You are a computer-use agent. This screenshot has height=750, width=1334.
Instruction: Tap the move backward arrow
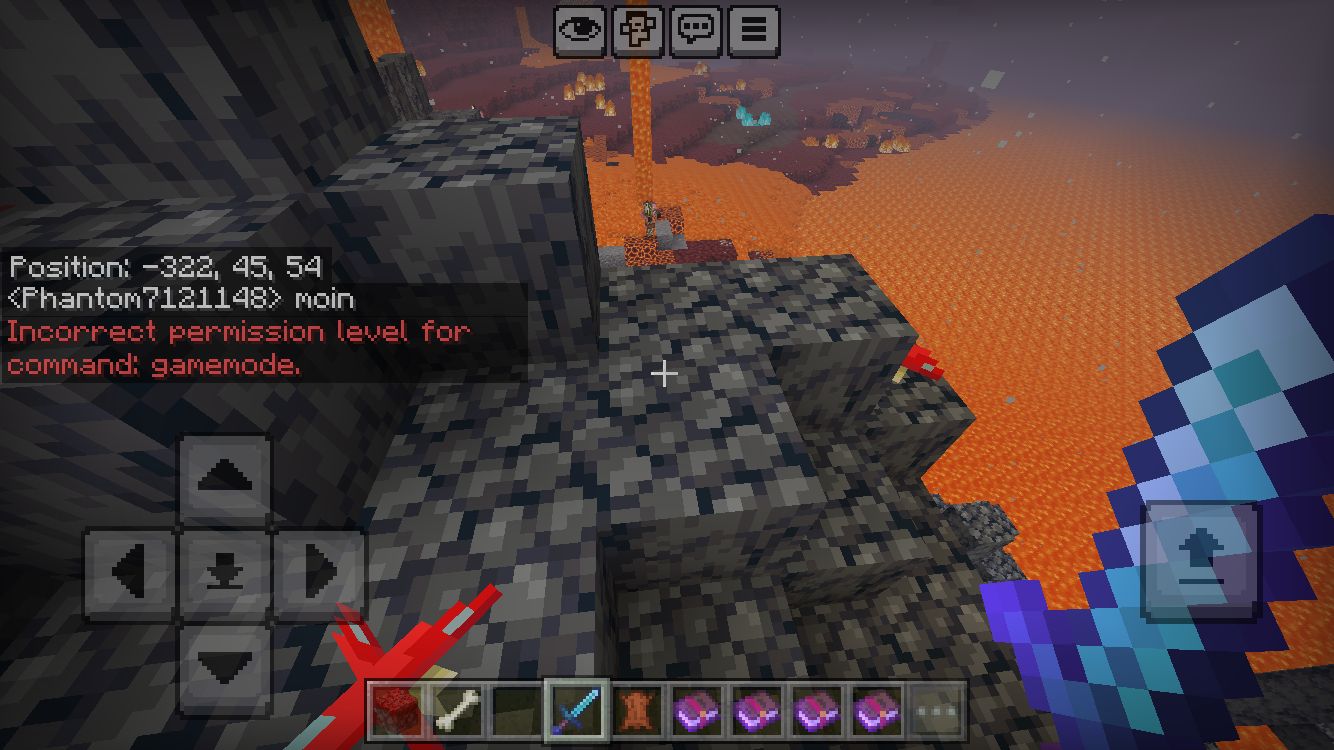click(x=224, y=668)
